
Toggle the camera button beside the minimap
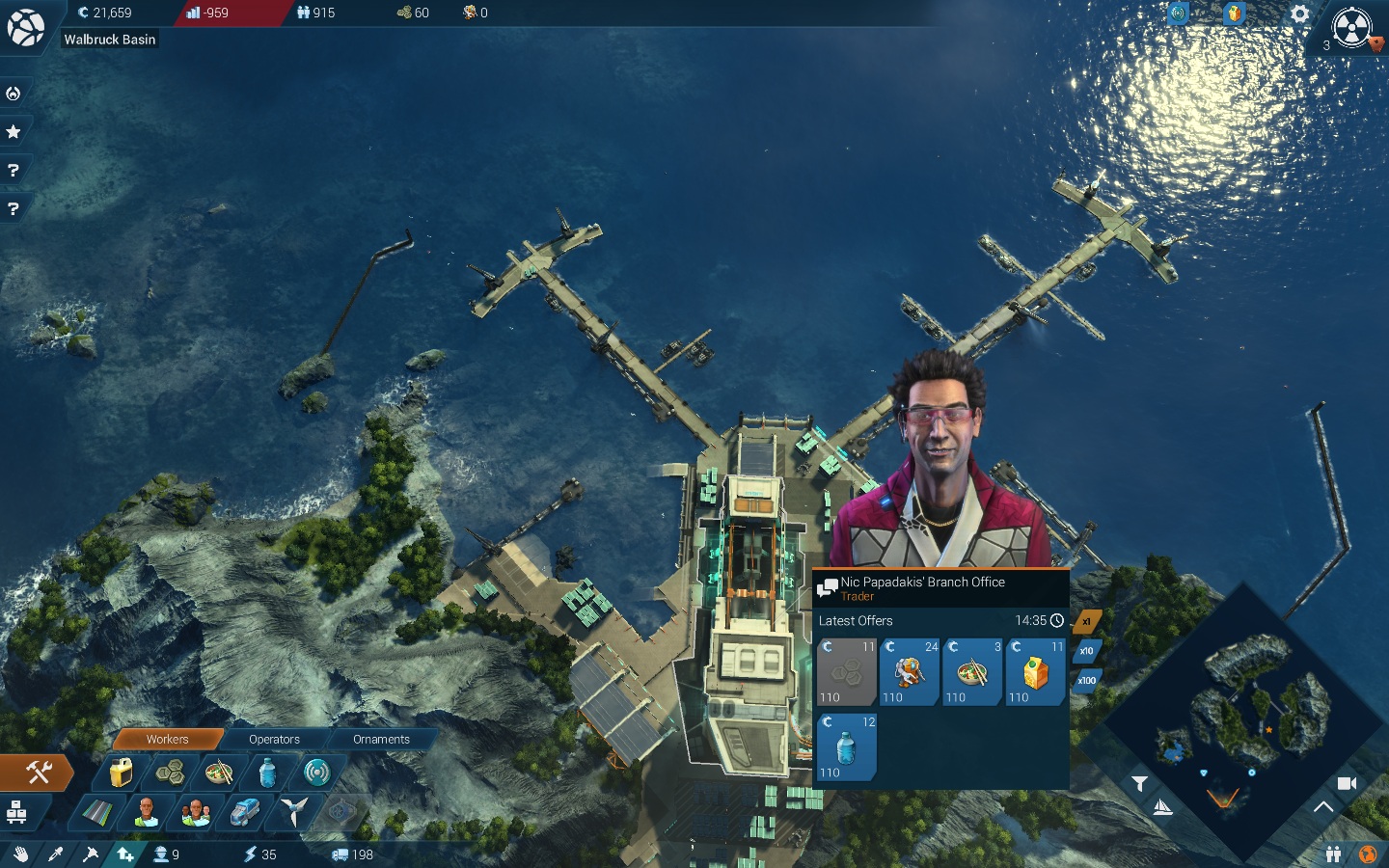(1347, 783)
